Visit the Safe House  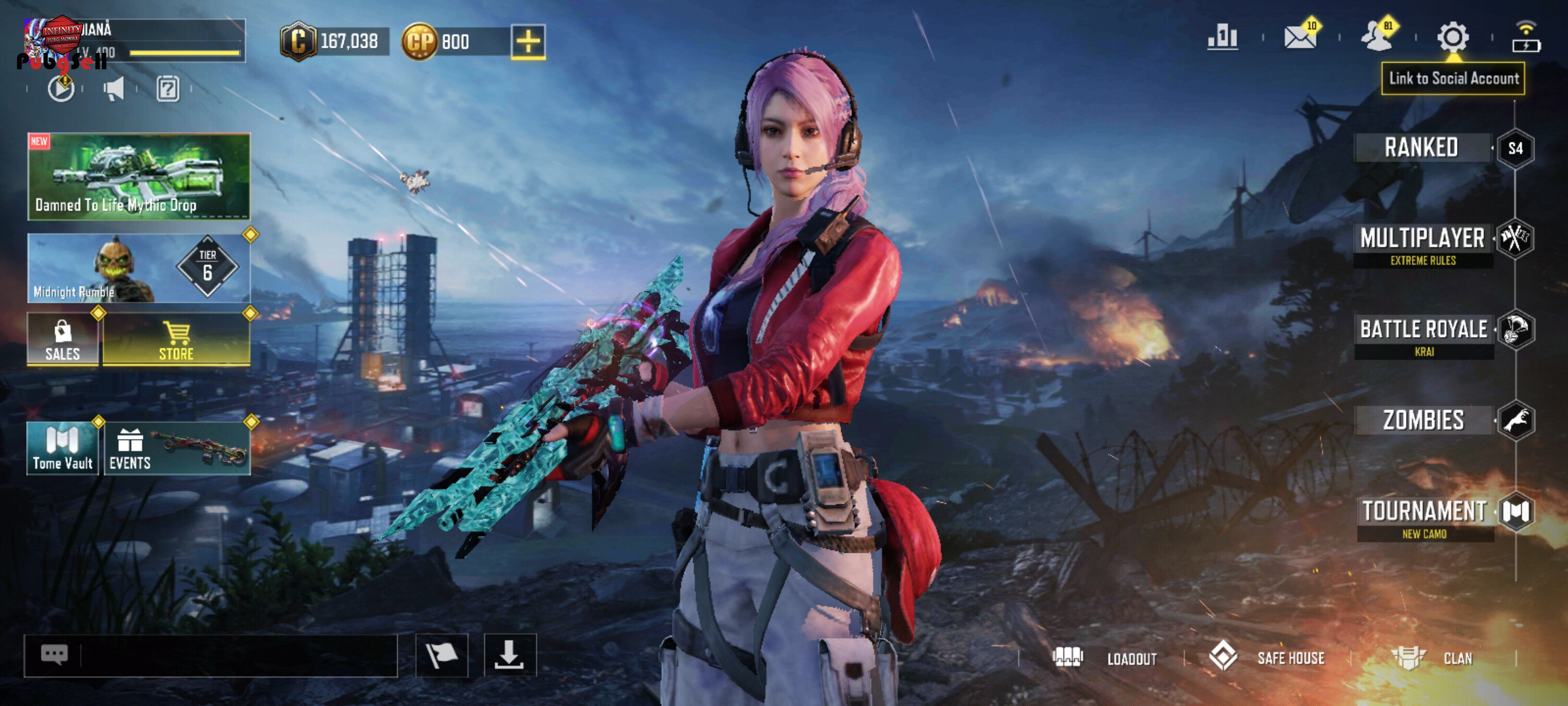(x=1267, y=658)
